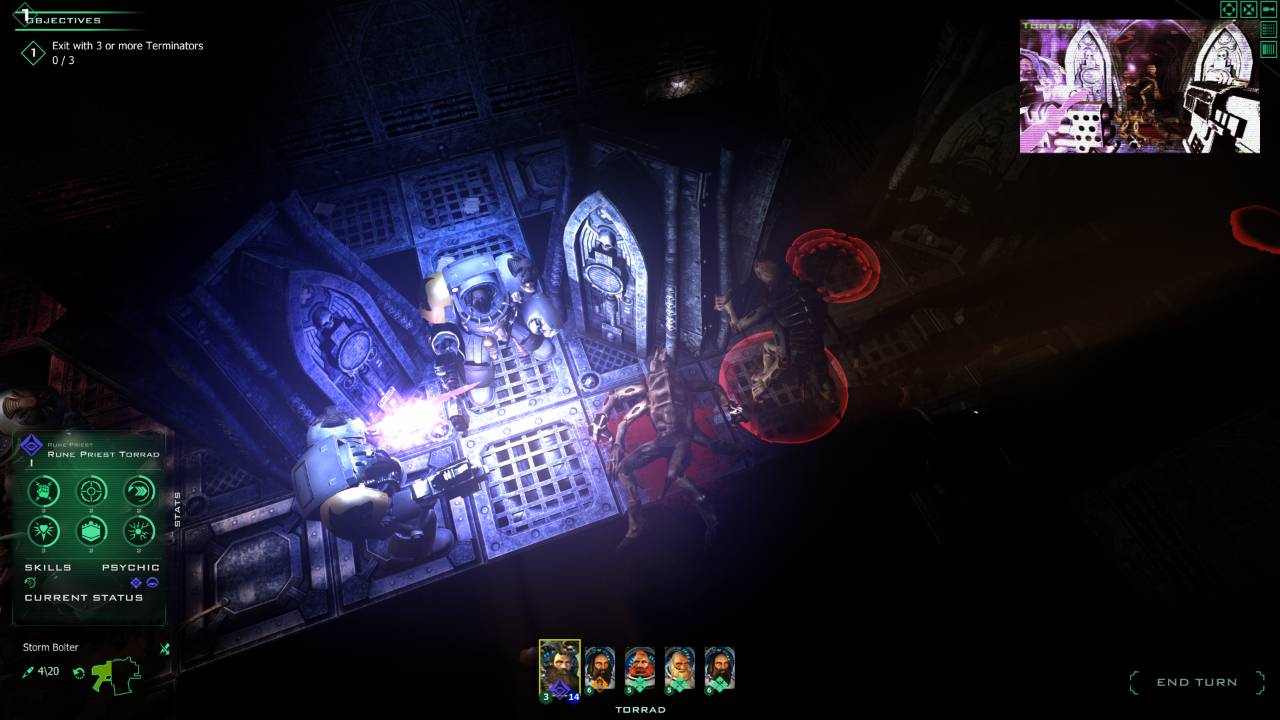1280x720 pixels.
Task: Open the Stats side tab
Action: tap(178, 509)
